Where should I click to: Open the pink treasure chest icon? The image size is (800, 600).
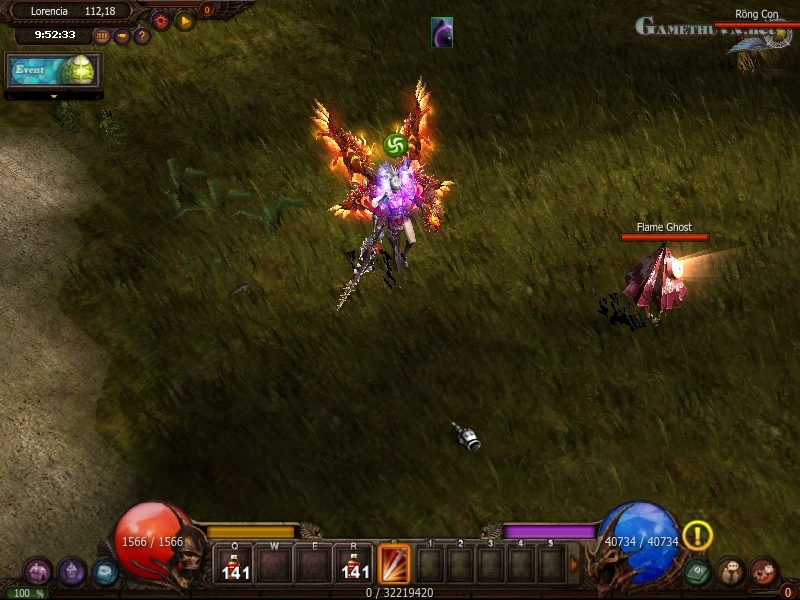coord(38,572)
